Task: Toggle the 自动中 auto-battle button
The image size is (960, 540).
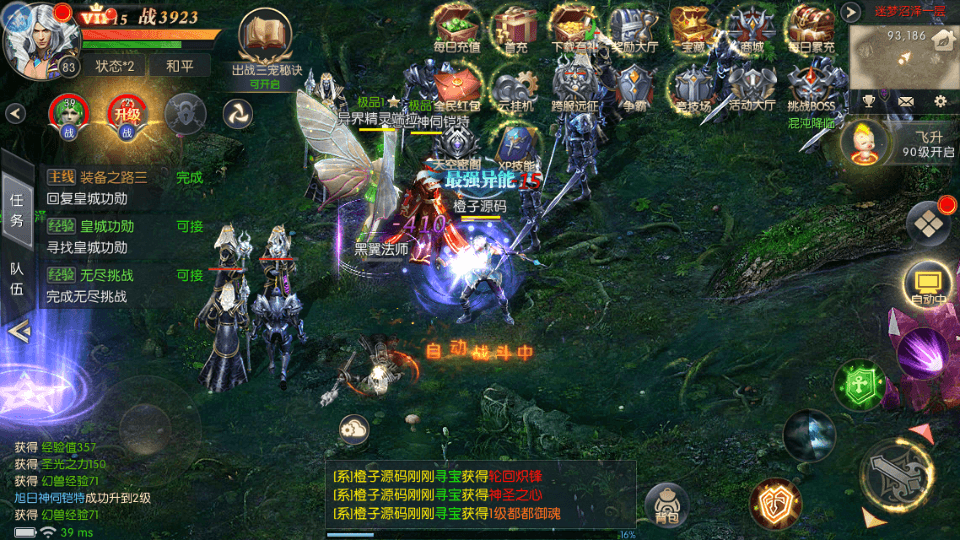Action: [x=926, y=283]
